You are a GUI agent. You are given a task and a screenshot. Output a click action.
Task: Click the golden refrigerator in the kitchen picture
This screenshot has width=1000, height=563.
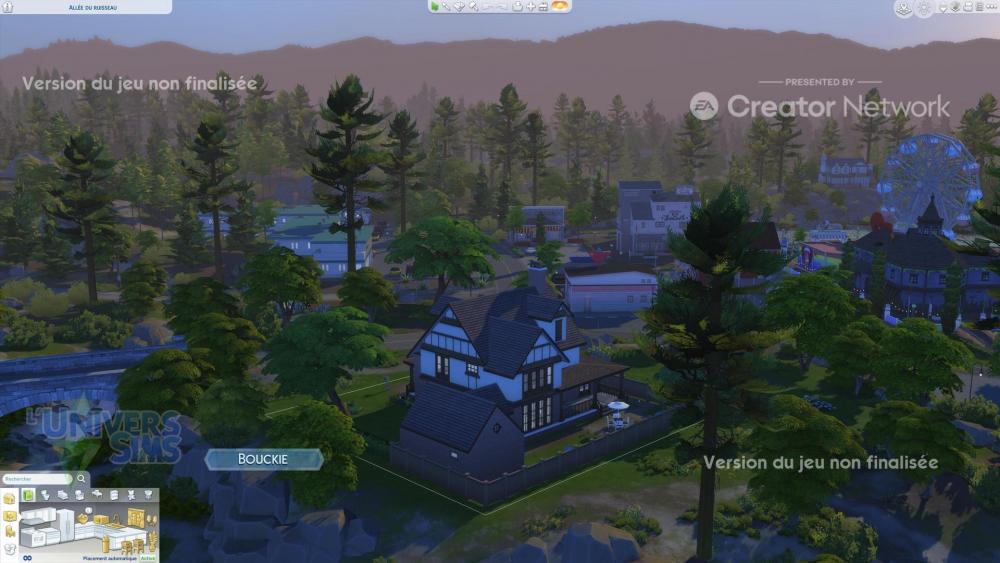click(x=135, y=516)
